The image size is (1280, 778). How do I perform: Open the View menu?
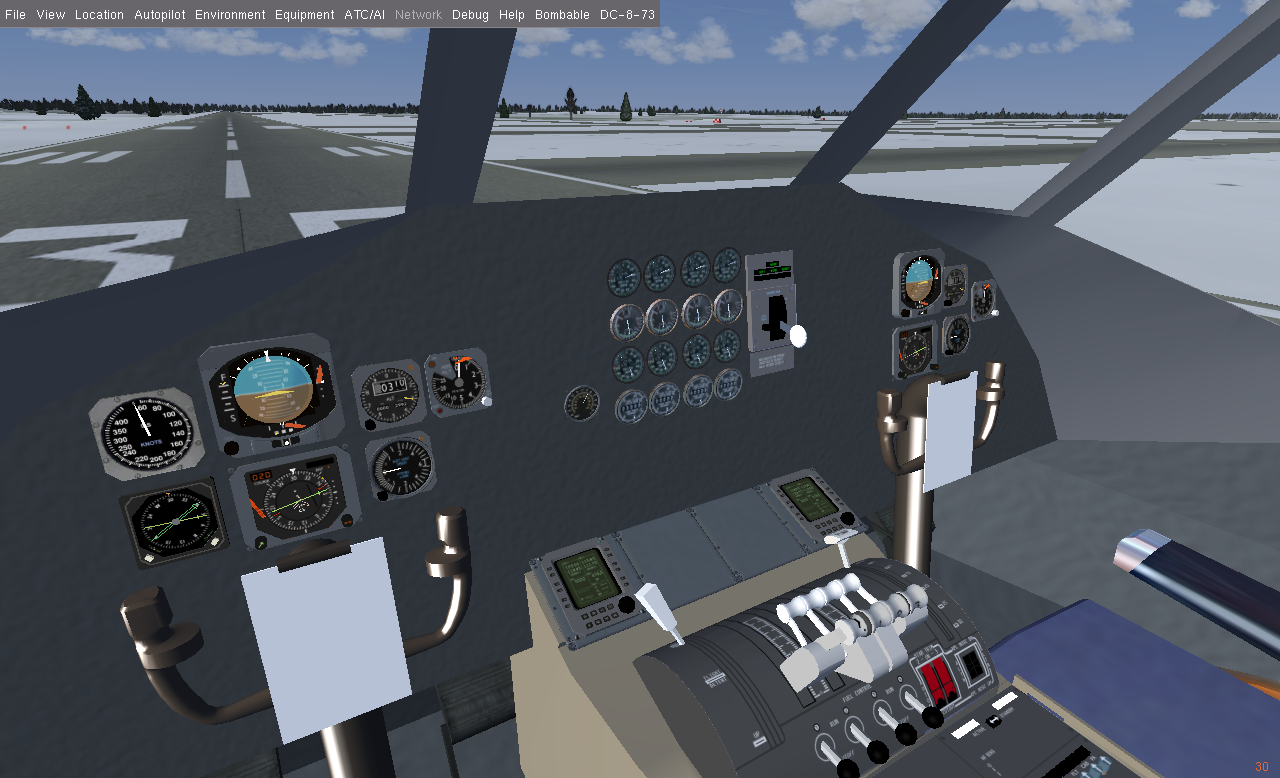click(50, 15)
